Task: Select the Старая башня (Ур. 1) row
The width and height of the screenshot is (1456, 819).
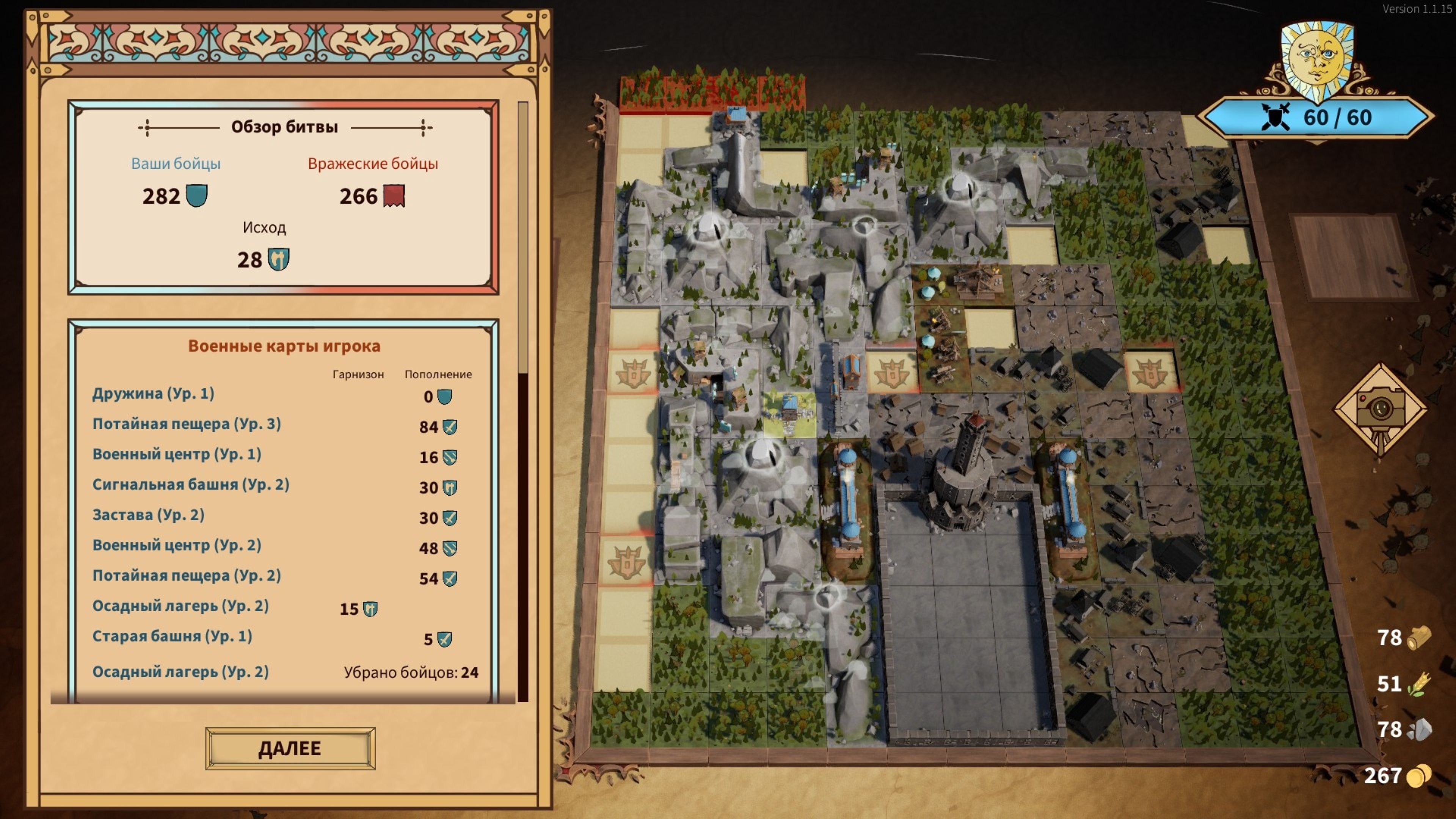Action: coord(172,637)
